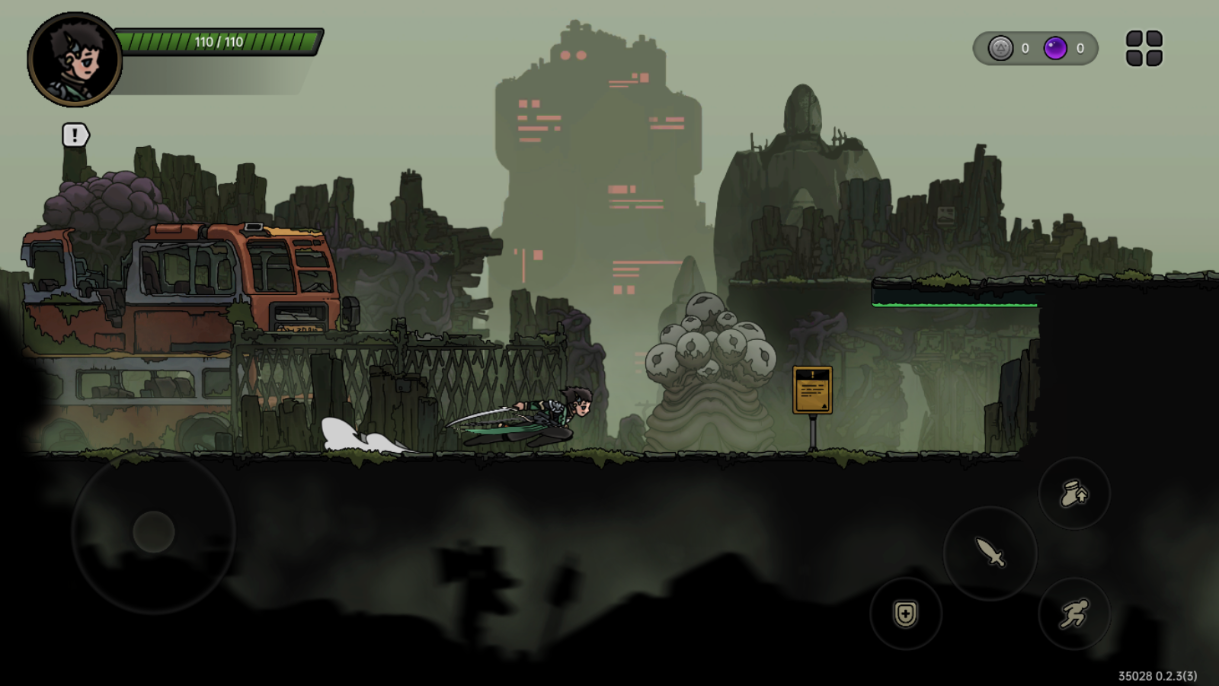Open the exclamation mark notification tag
The height and width of the screenshot is (686, 1219).
click(76, 135)
